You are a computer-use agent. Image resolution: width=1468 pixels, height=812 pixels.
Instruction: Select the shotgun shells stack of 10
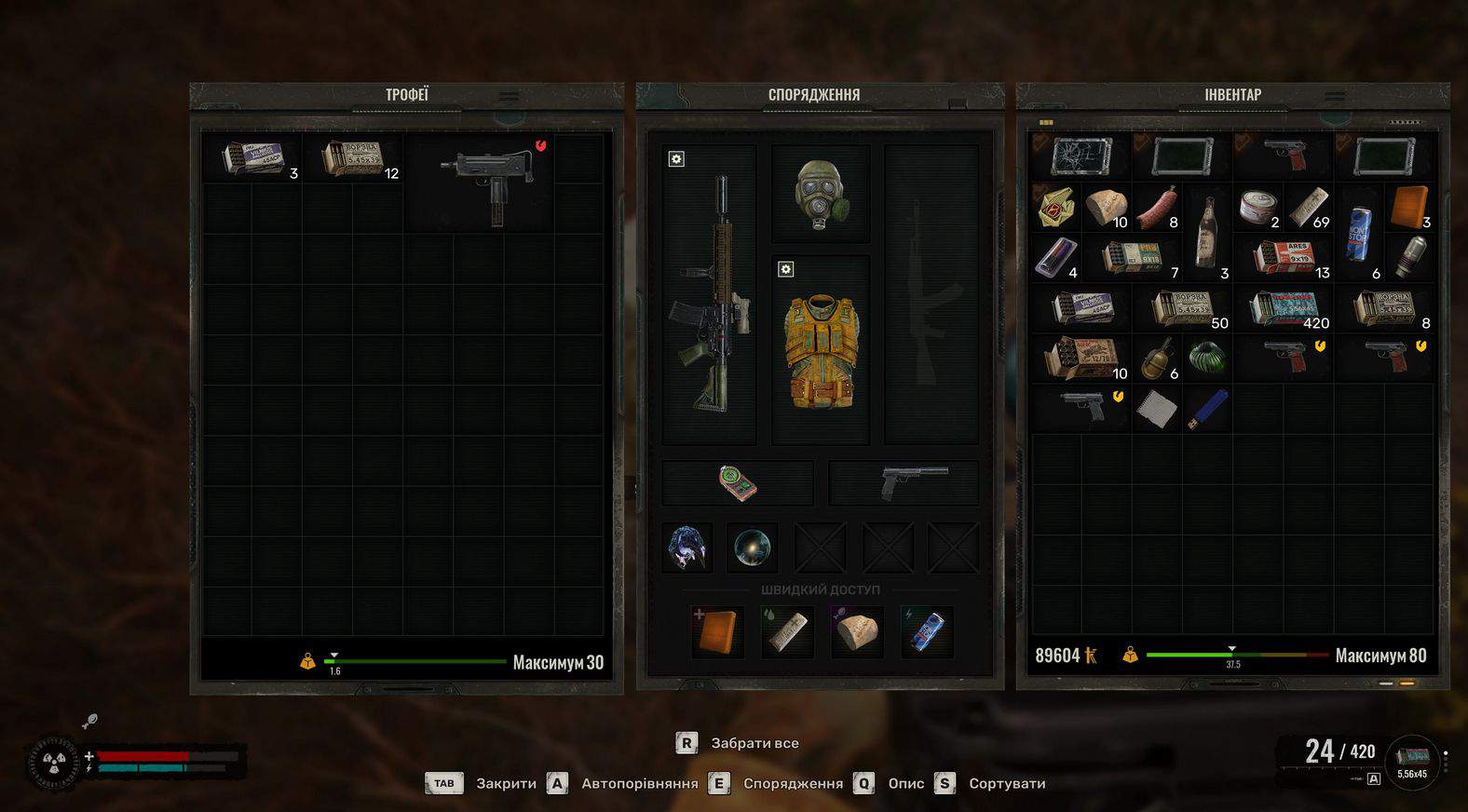pyautogui.click(x=1082, y=359)
